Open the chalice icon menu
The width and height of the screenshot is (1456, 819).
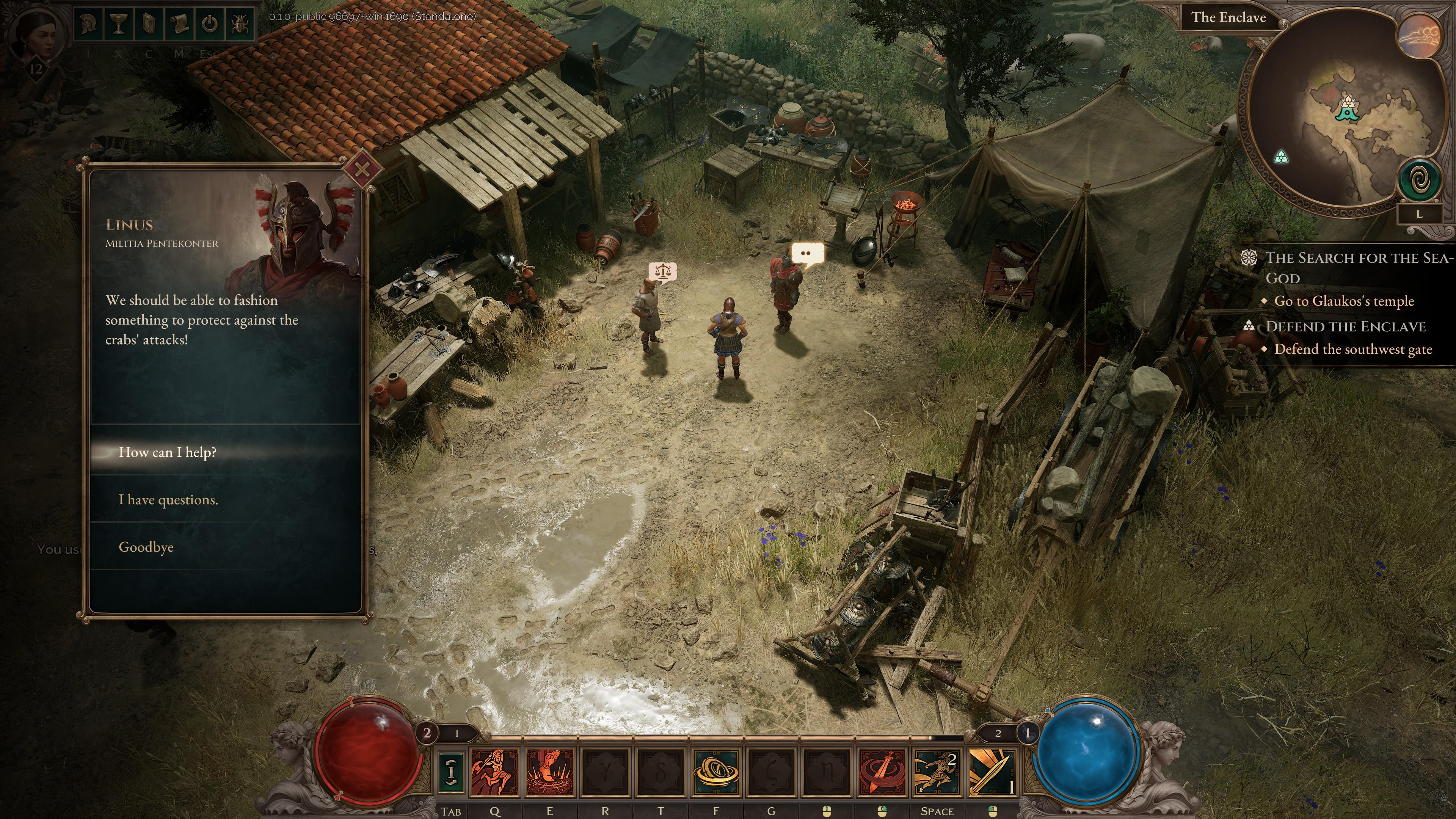120,23
